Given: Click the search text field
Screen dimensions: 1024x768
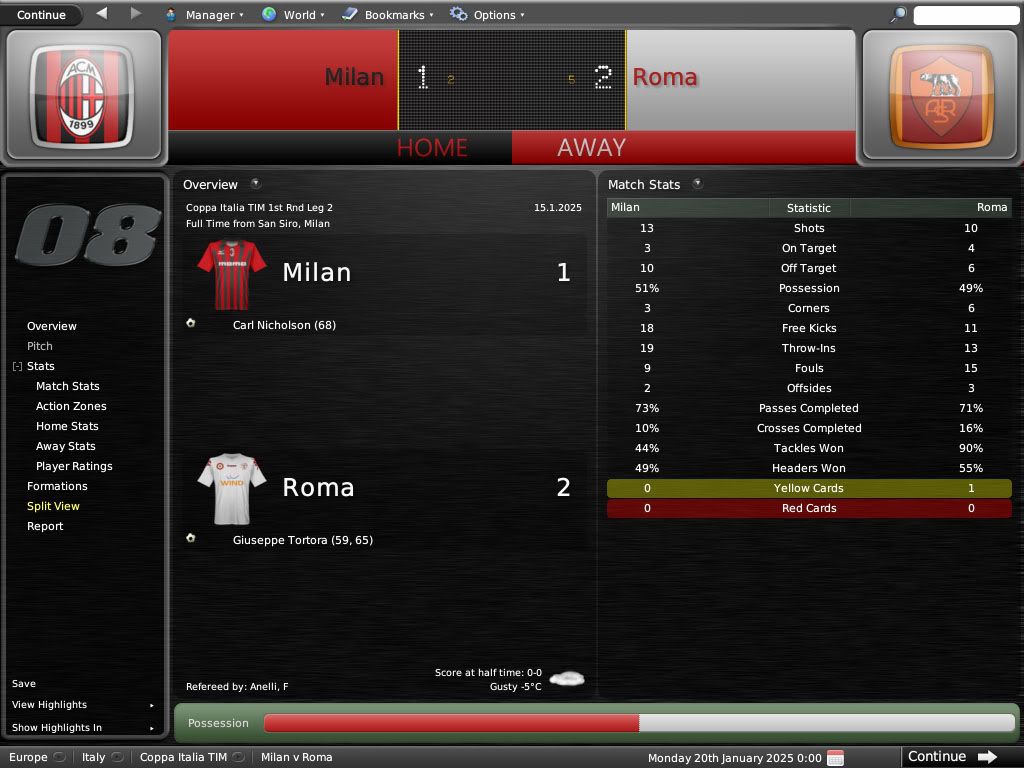Looking at the screenshot, I should click(965, 15).
